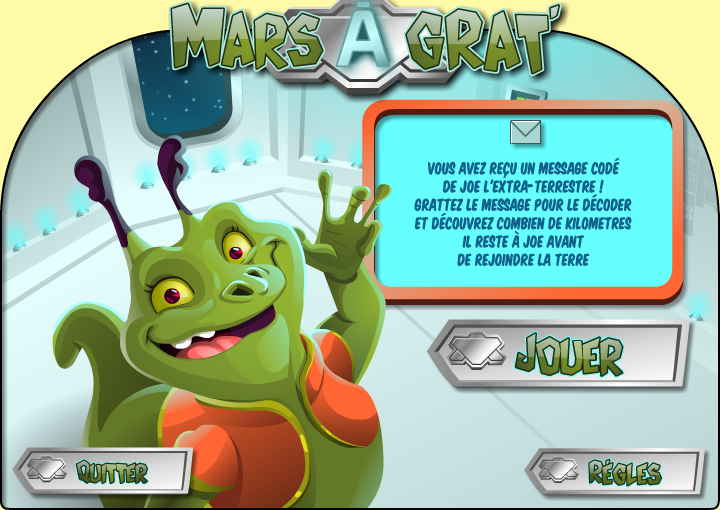Open the Règles rules screen

pyautogui.click(x=615, y=472)
